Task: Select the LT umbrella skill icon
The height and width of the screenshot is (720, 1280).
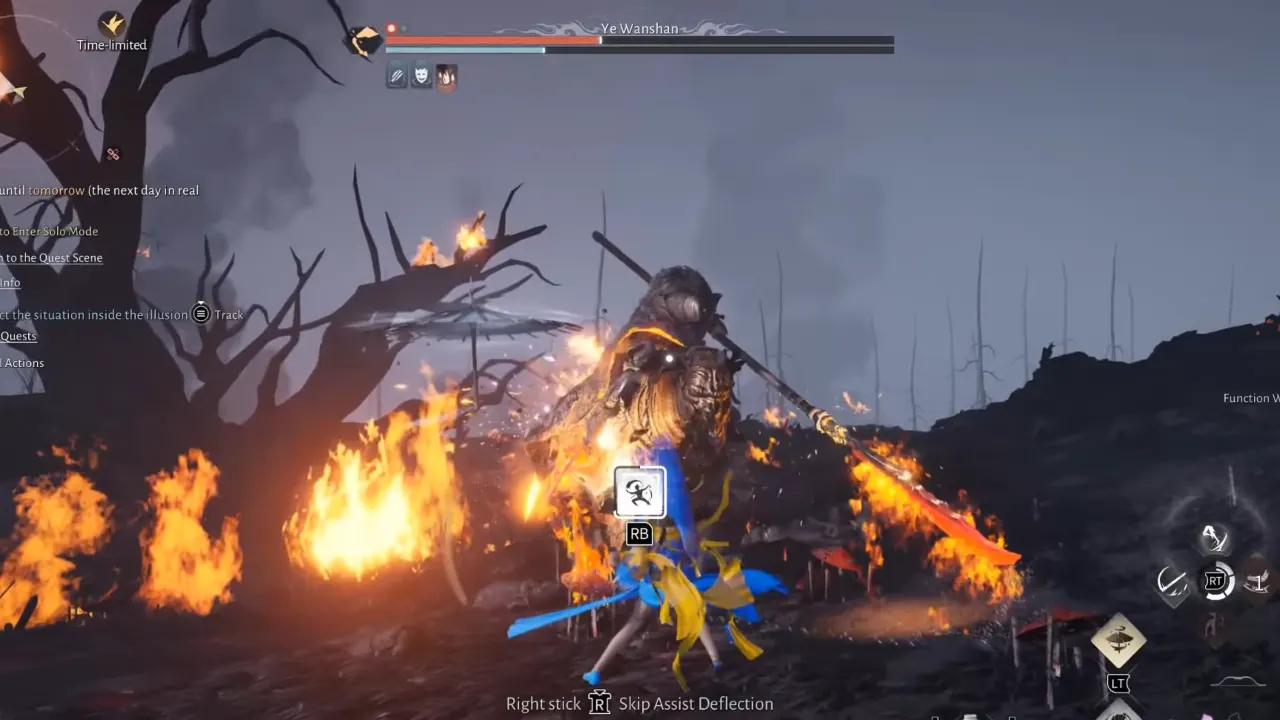Action: (x=1118, y=637)
